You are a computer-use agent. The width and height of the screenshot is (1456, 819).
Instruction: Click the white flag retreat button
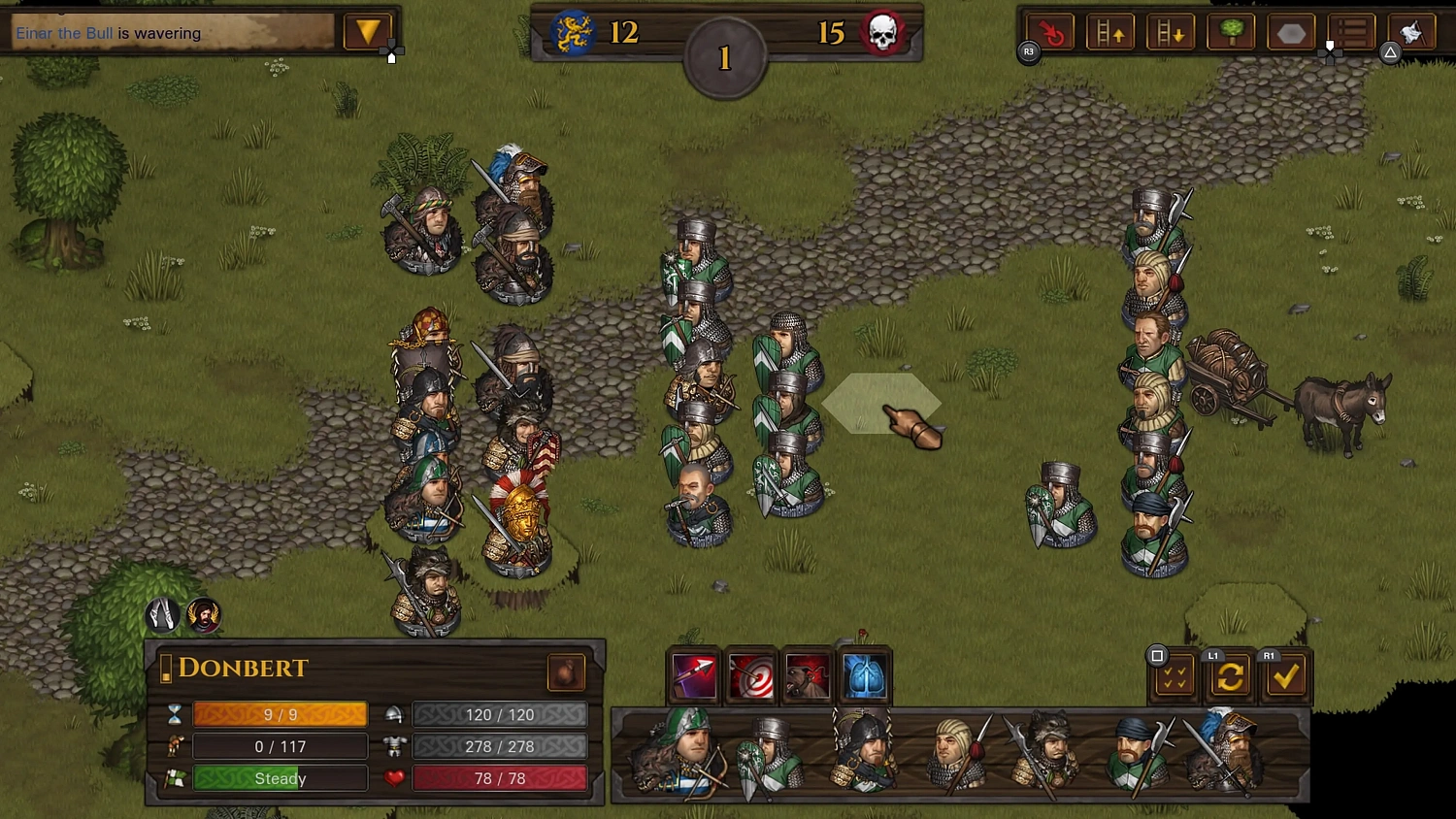[x=1411, y=33]
